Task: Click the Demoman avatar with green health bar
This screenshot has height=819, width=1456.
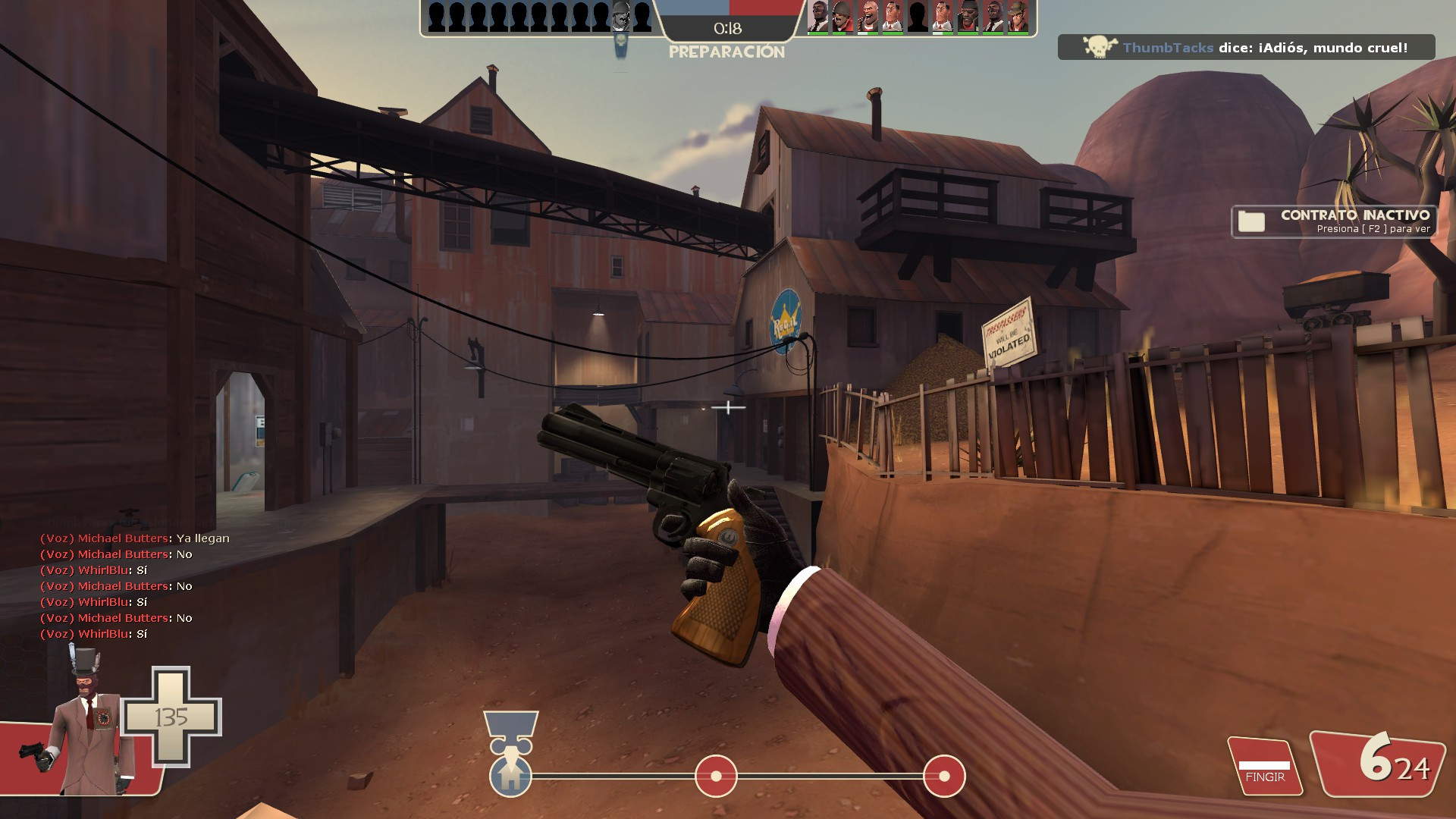Action: pyautogui.click(x=968, y=17)
